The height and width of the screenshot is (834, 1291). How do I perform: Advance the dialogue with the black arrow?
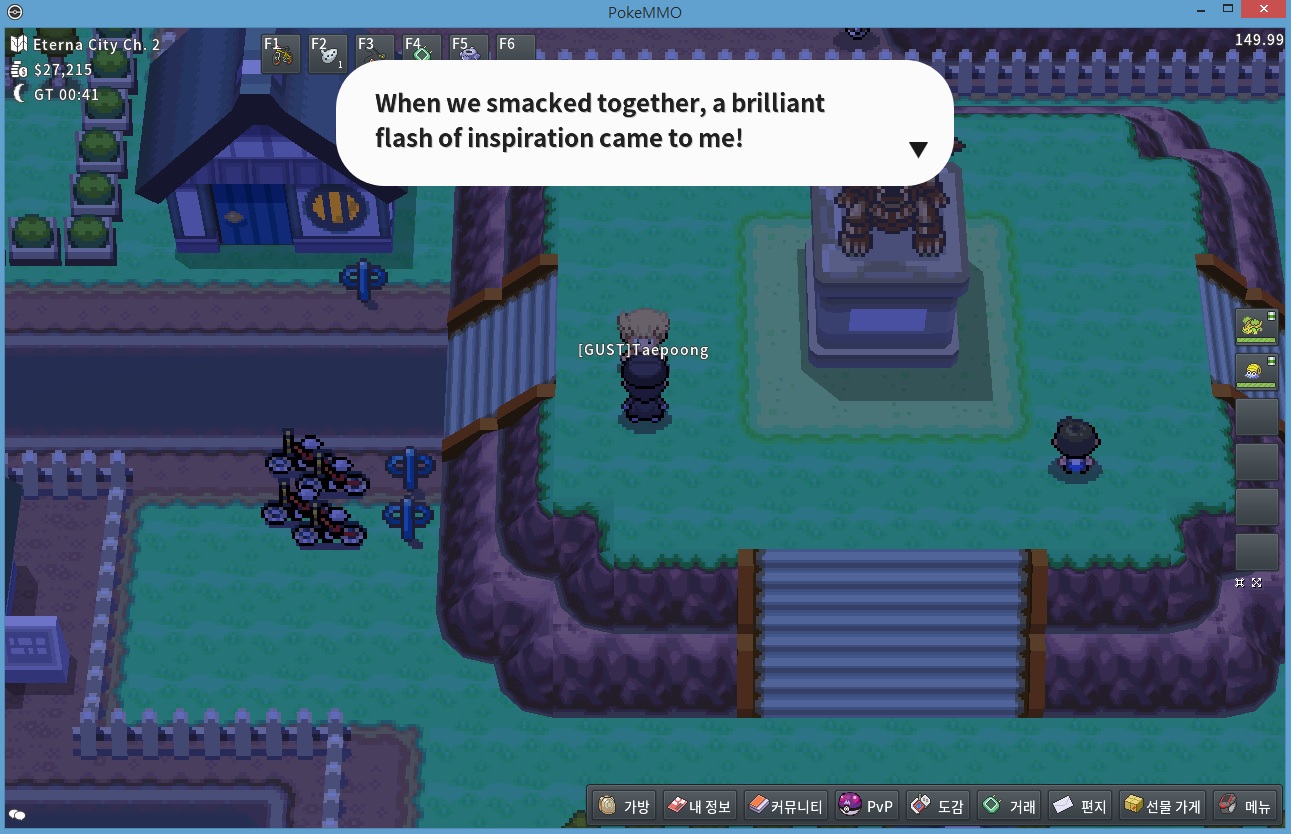click(x=918, y=149)
